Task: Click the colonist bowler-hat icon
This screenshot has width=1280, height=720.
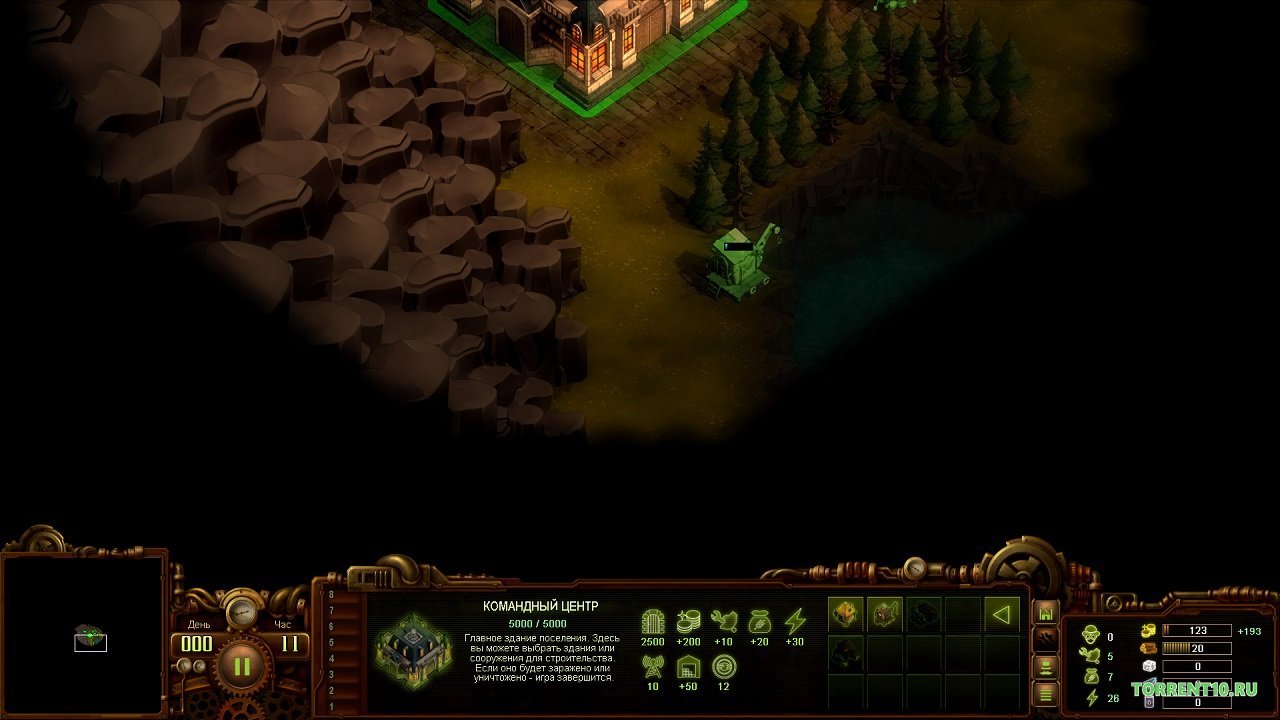Action: click(x=1090, y=634)
